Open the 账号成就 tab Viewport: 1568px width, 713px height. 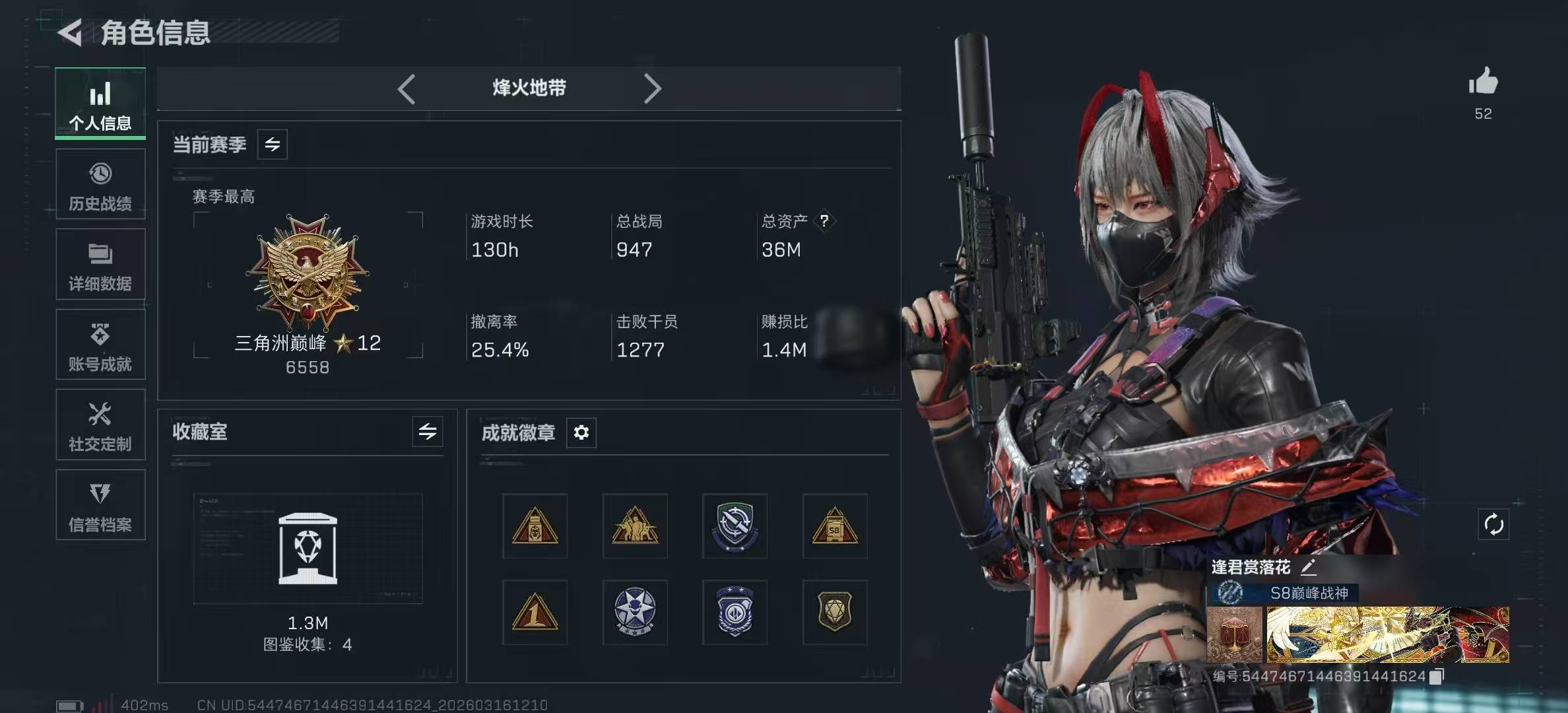[100, 345]
